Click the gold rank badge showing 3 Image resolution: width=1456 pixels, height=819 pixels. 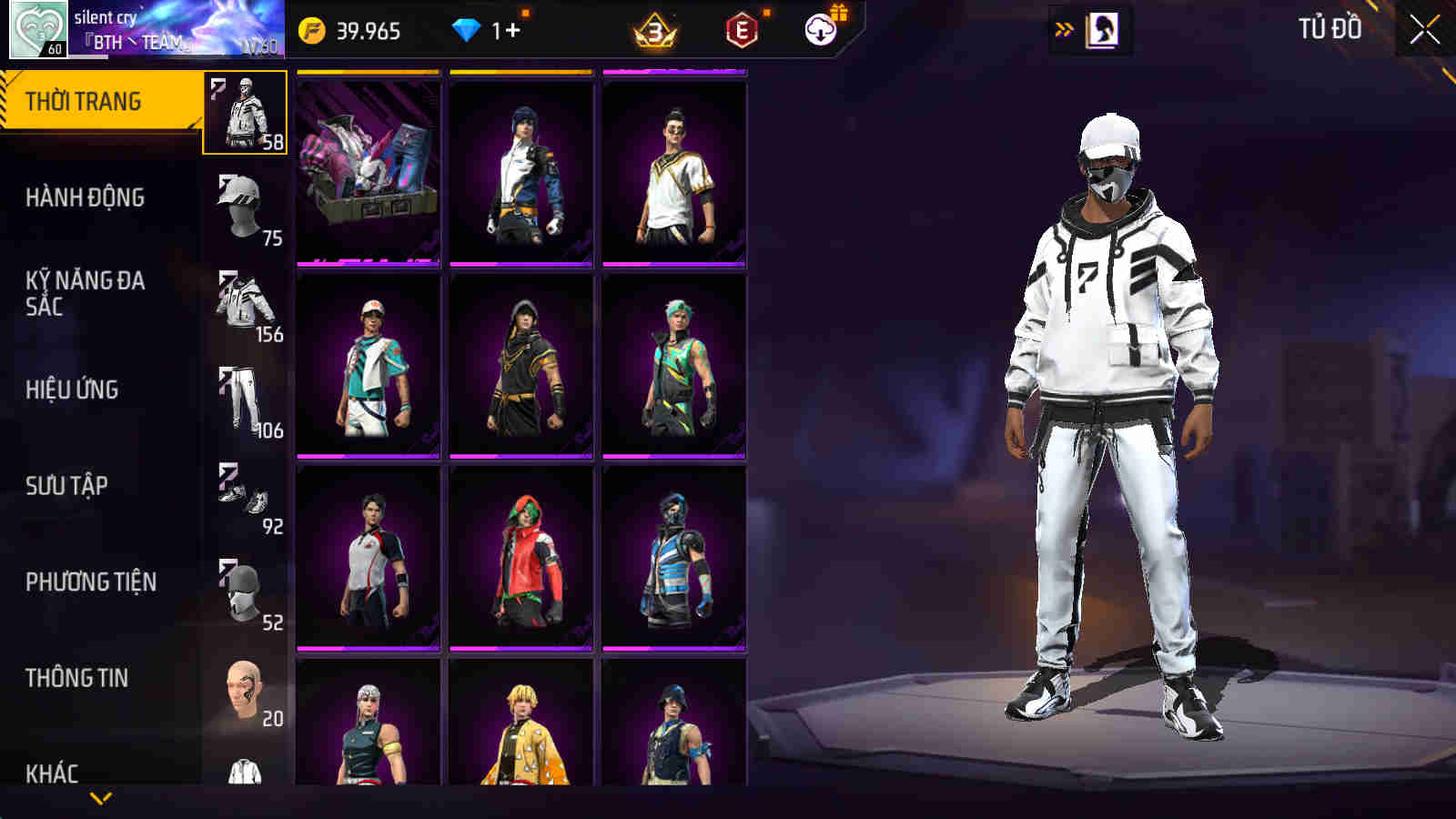[x=653, y=32]
